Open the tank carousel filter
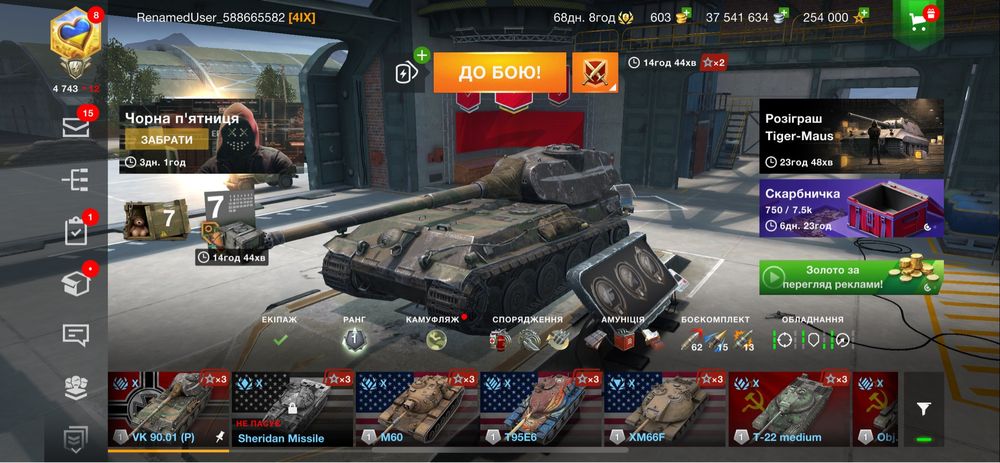 (923, 408)
